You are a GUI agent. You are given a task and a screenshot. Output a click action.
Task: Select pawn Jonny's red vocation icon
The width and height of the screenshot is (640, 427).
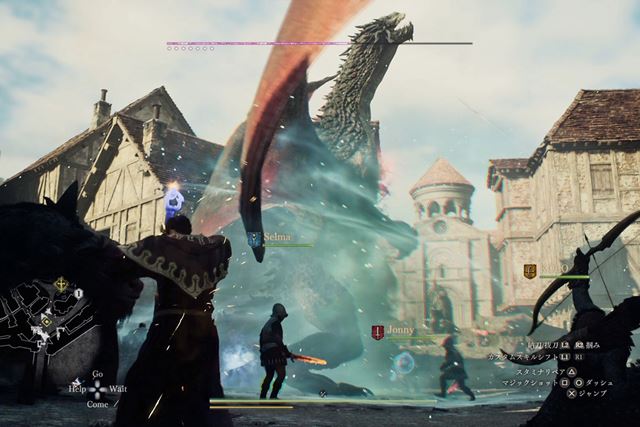[377, 332]
